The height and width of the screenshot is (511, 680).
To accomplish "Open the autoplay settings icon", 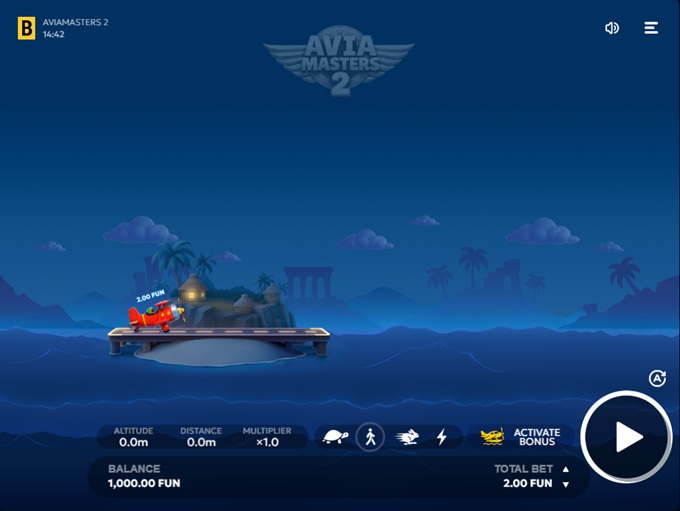I will [x=657, y=378].
